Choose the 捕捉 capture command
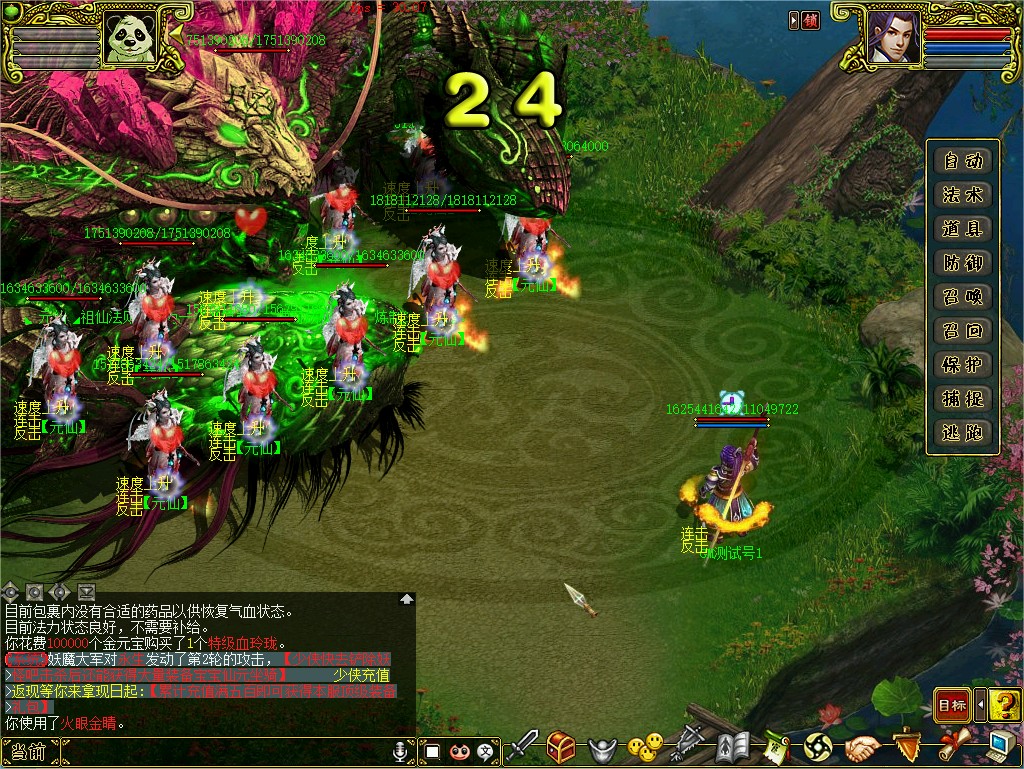The width and height of the screenshot is (1024, 769). (962, 399)
